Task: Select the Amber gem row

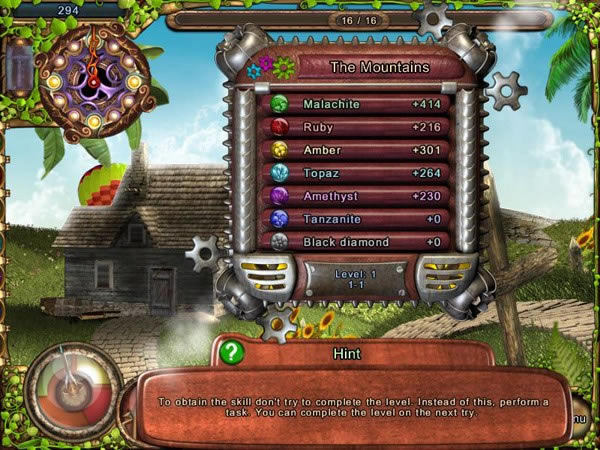Action: pyautogui.click(x=355, y=150)
